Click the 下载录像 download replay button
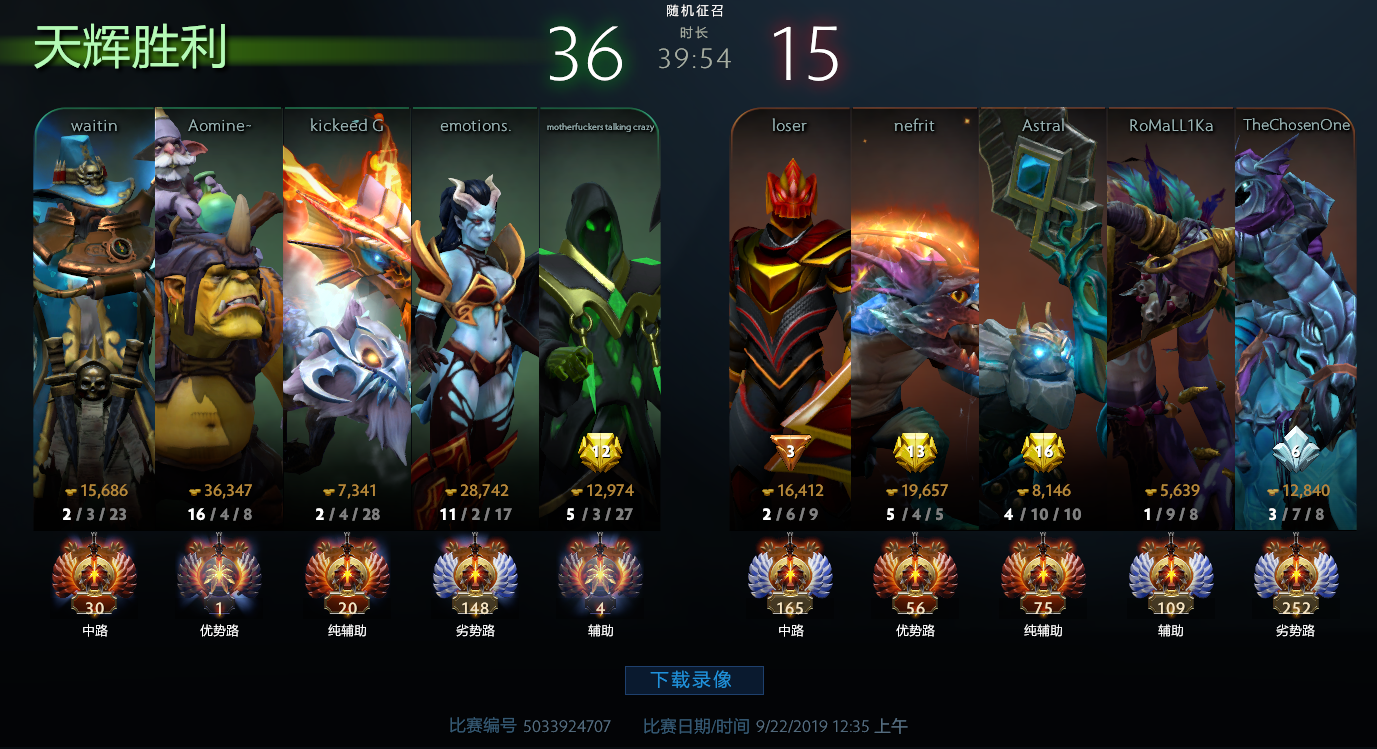The image size is (1377, 749). point(694,680)
